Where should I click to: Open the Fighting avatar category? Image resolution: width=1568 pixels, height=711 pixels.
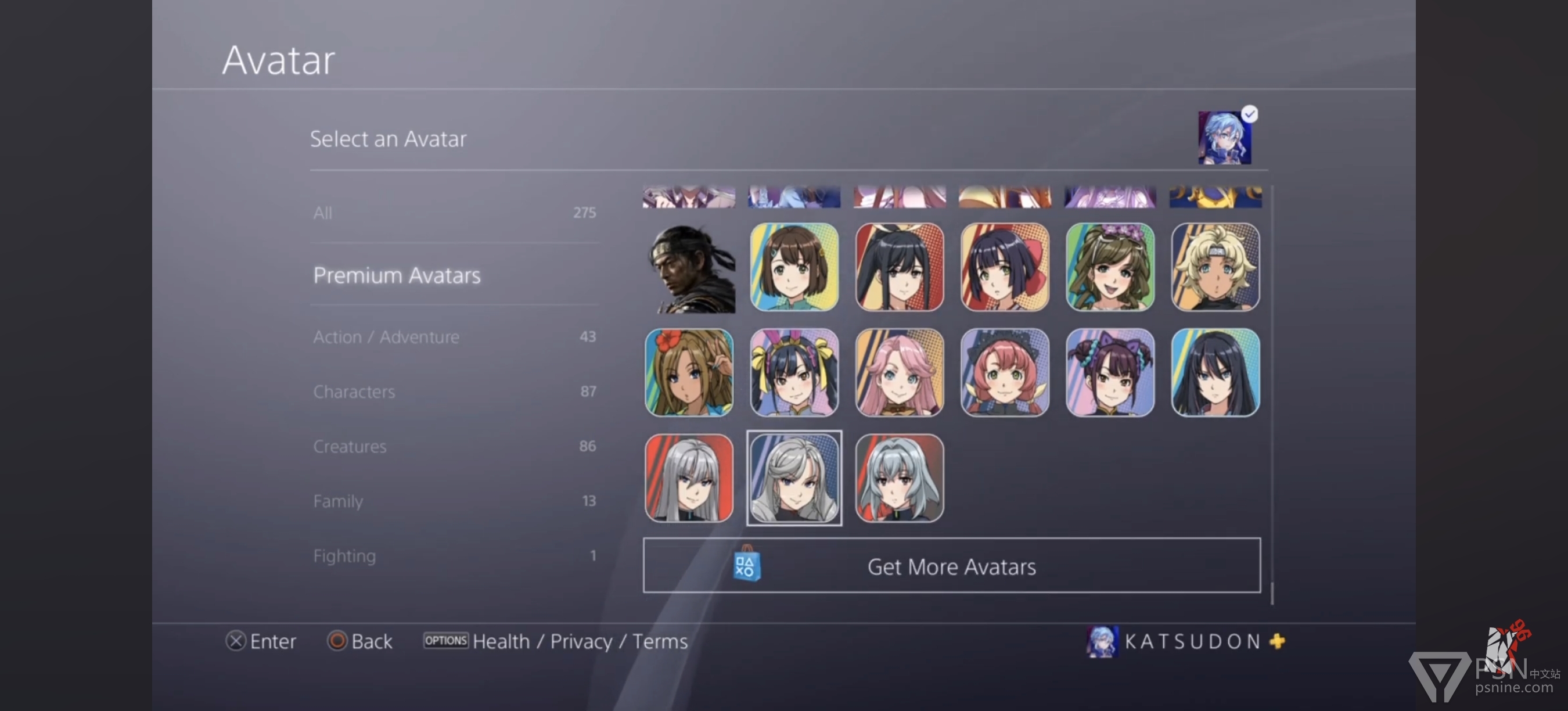click(454, 556)
